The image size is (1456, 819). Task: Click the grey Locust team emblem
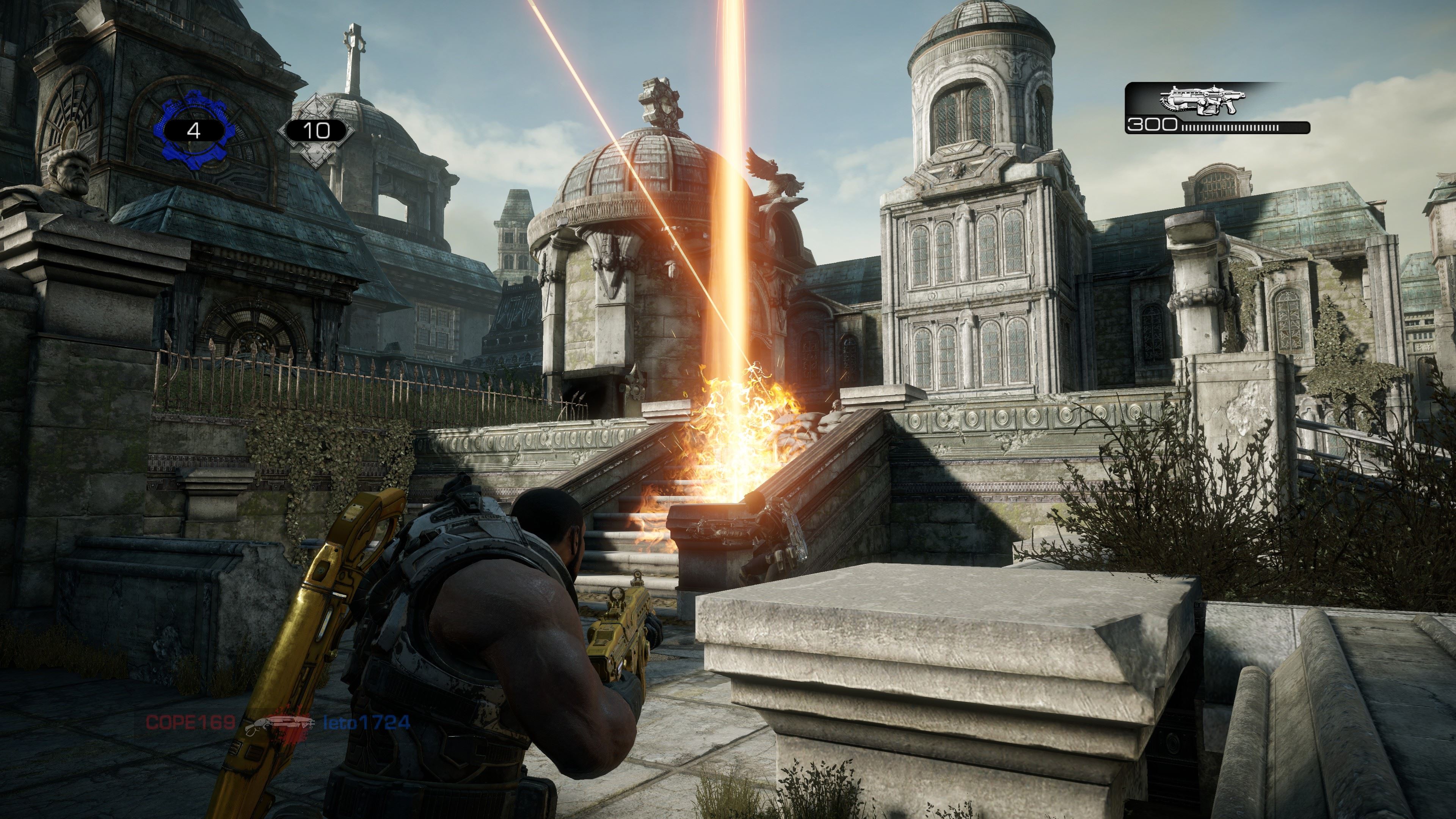pyautogui.click(x=317, y=131)
